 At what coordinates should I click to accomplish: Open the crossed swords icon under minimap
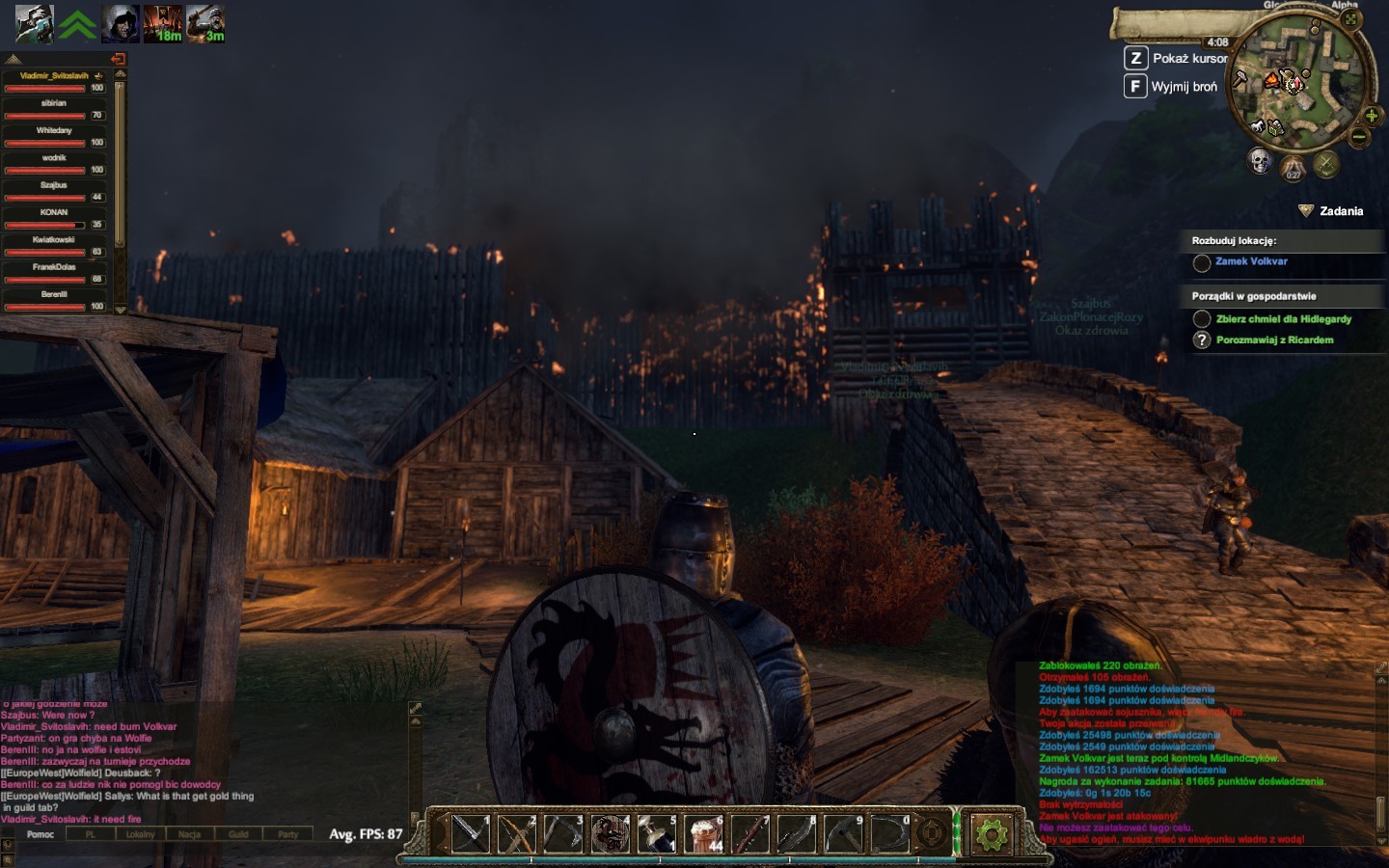click(1326, 164)
